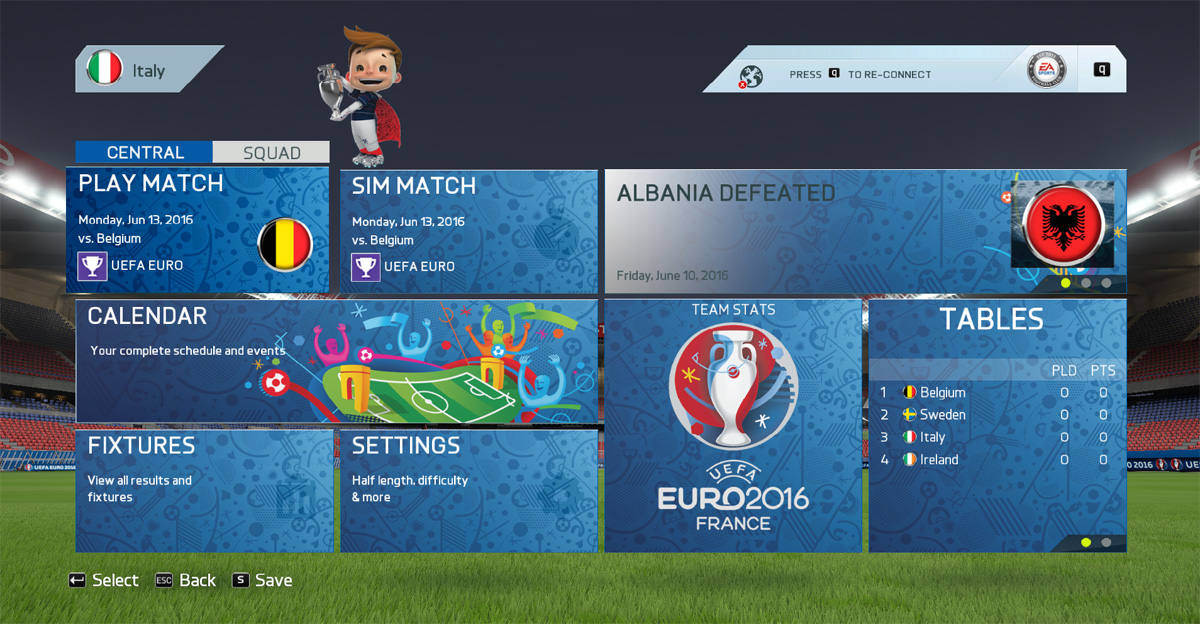Select Sweden row in the group table
This screenshot has height=624, width=1200.
(x=993, y=415)
